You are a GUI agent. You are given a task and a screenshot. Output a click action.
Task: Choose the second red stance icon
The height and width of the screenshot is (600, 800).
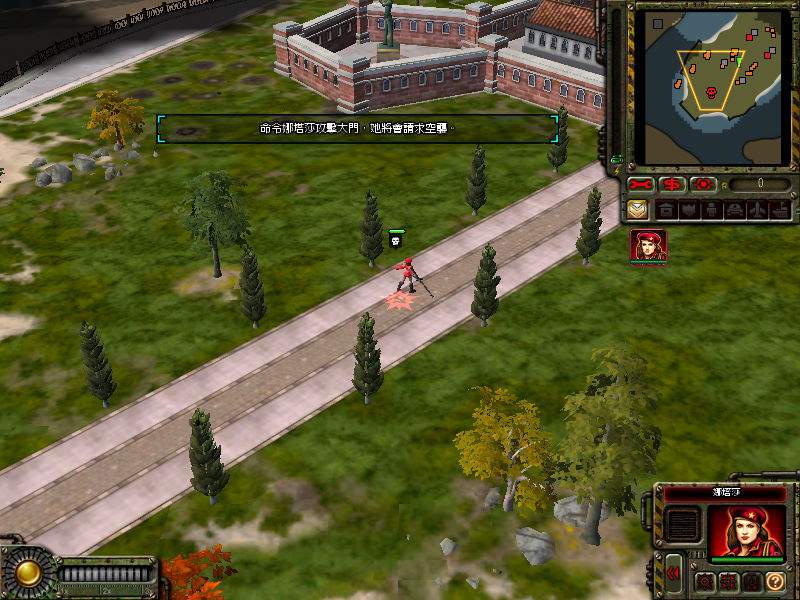[x=728, y=581]
